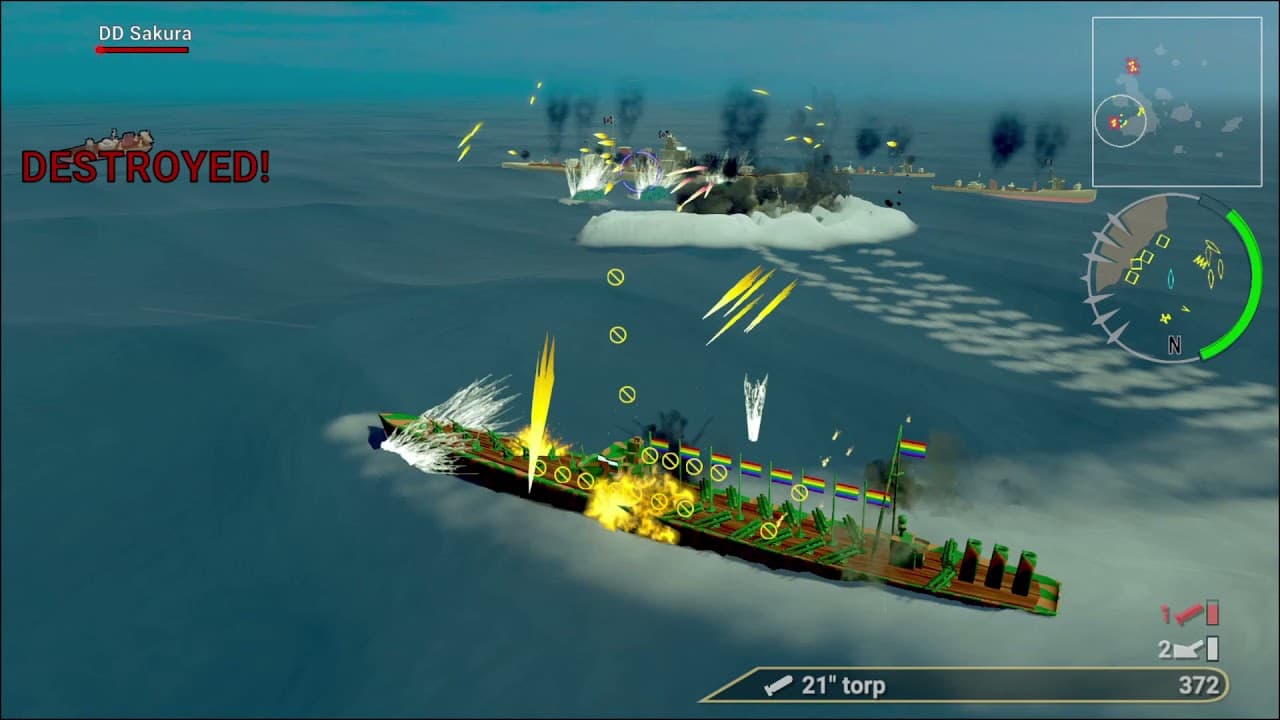Toggle weapon slot 2 white readiness bar
Image resolution: width=1280 pixels, height=720 pixels.
pyautogui.click(x=1211, y=645)
